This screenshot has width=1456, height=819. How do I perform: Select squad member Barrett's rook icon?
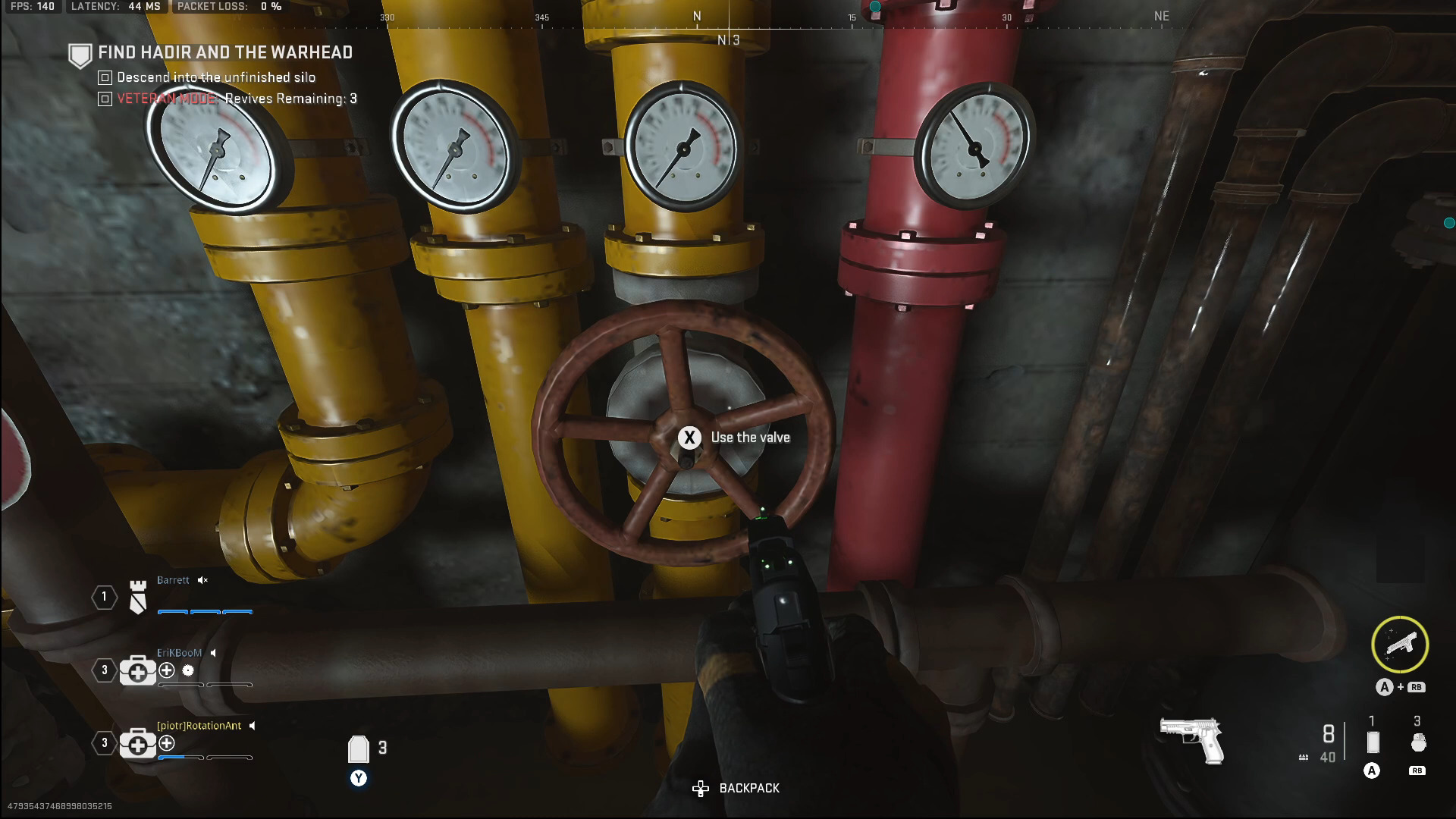pos(137,597)
